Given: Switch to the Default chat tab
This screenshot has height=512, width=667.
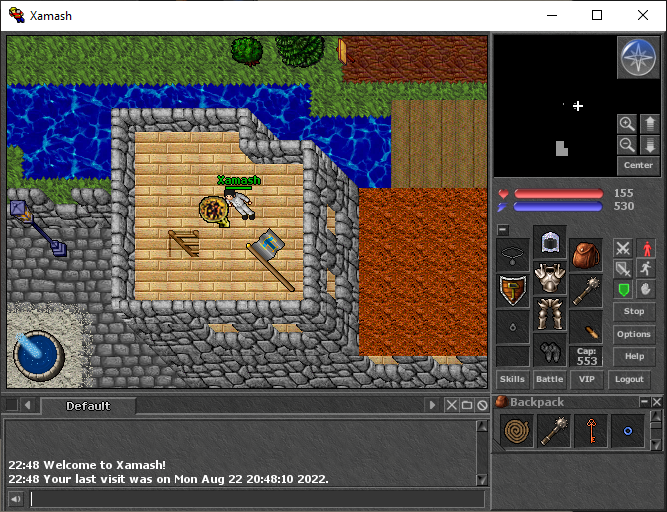Looking at the screenshot, I should coord(88,406).
